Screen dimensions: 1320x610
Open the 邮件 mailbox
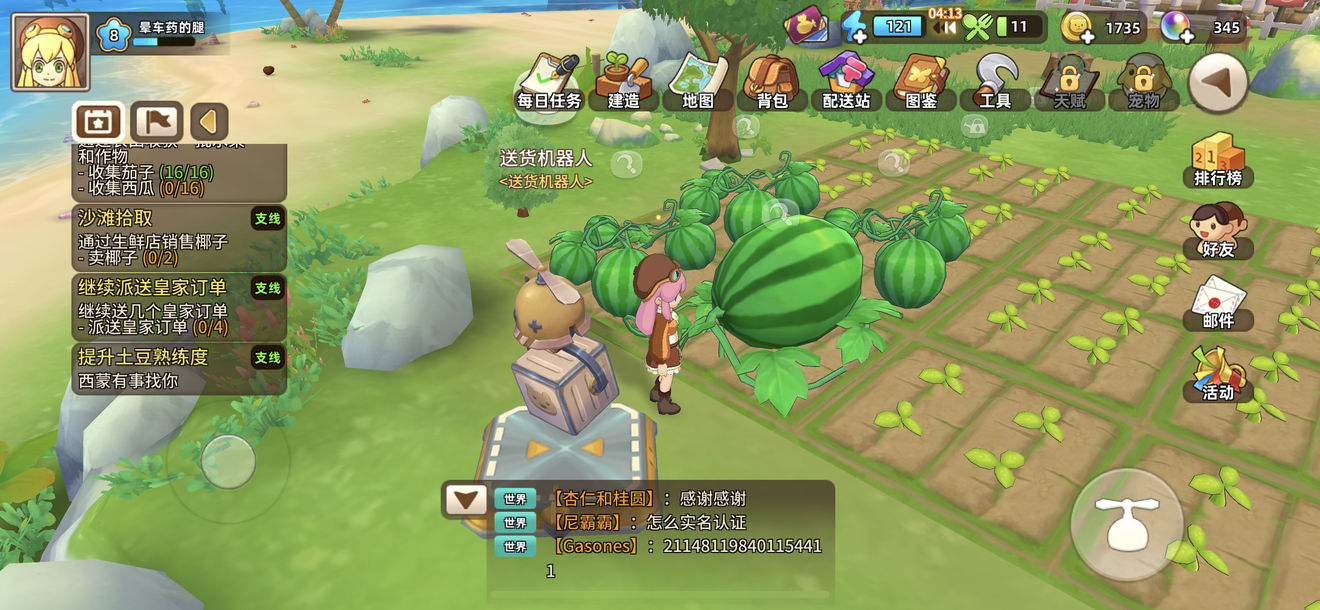(x=1217, y=303)
